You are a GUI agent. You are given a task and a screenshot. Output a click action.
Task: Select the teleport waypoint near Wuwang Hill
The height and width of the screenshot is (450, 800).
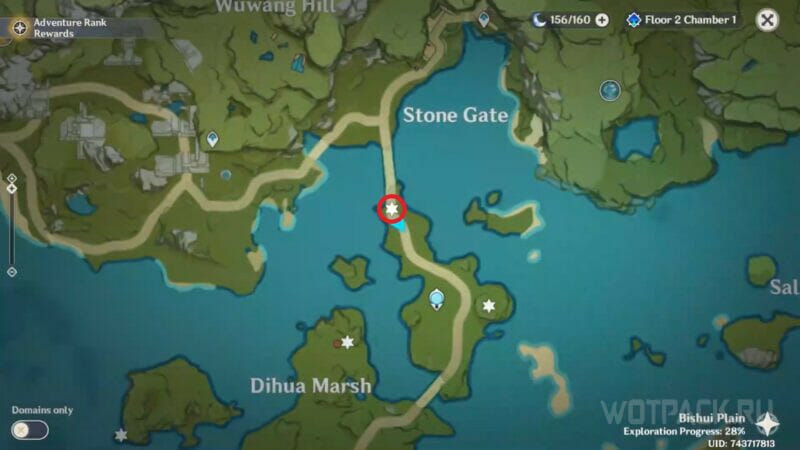[x=212, y=140]
